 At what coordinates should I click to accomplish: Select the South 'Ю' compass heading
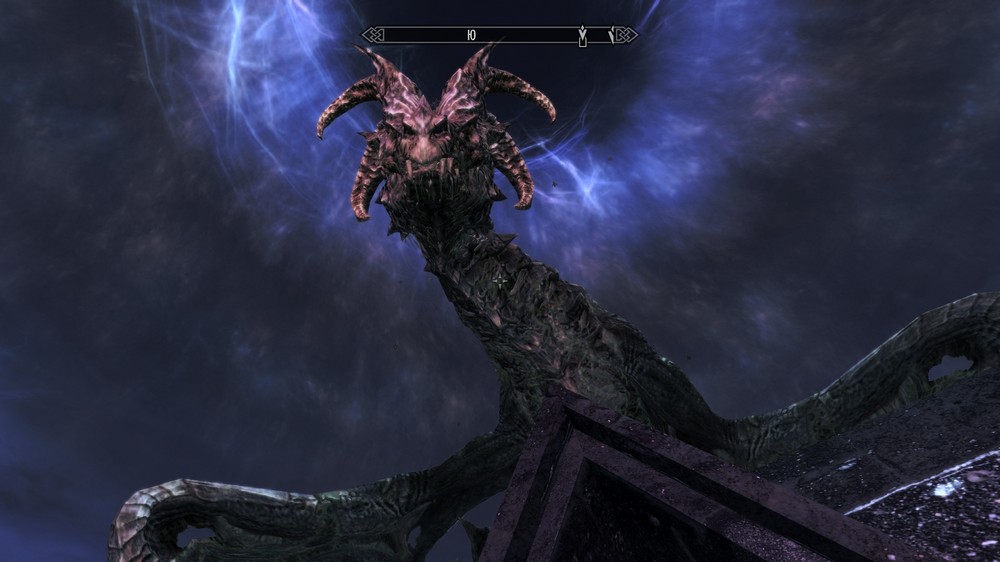470,35
